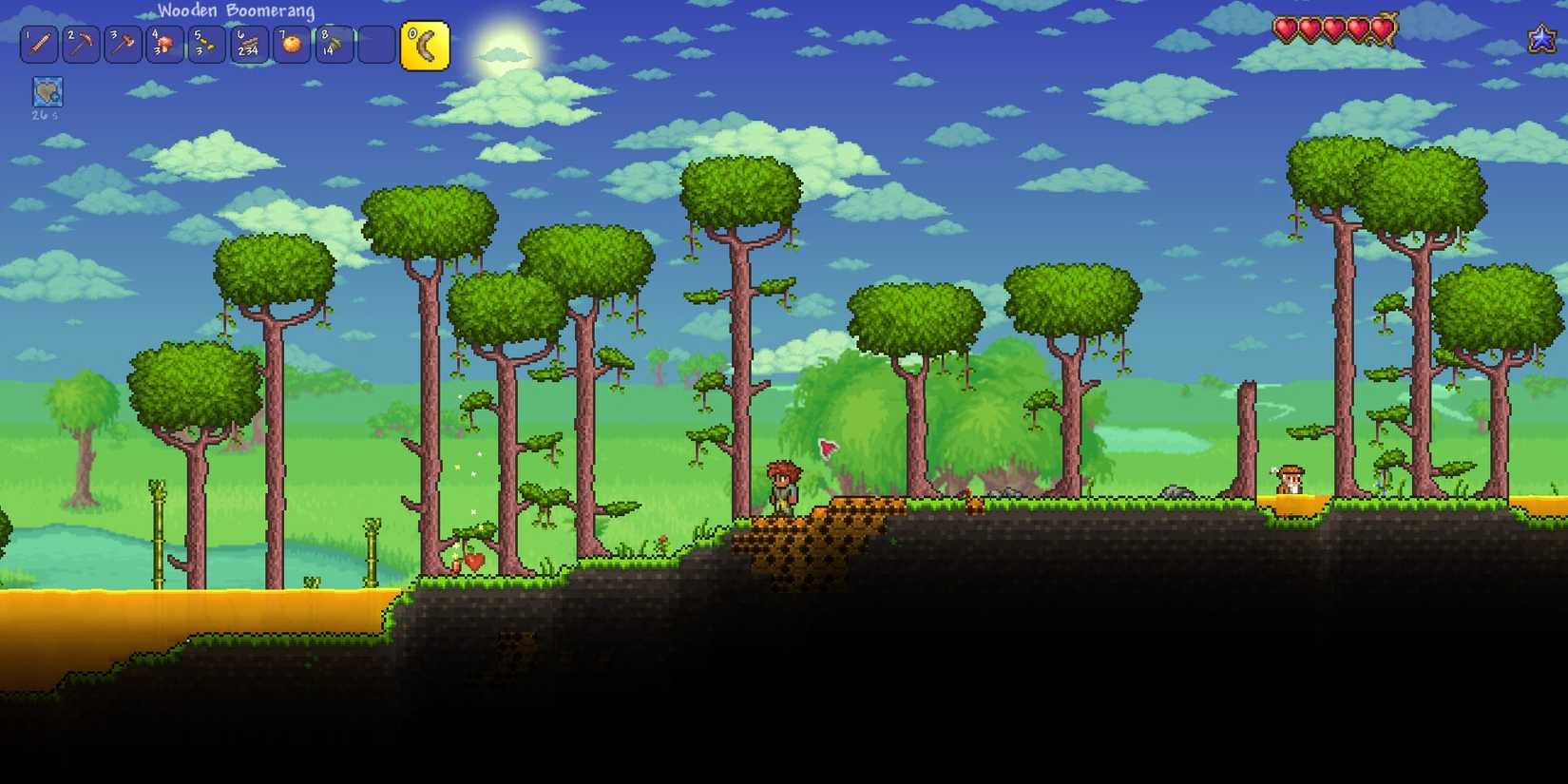Select the torches in hotbar slot 5

(206, 44)
